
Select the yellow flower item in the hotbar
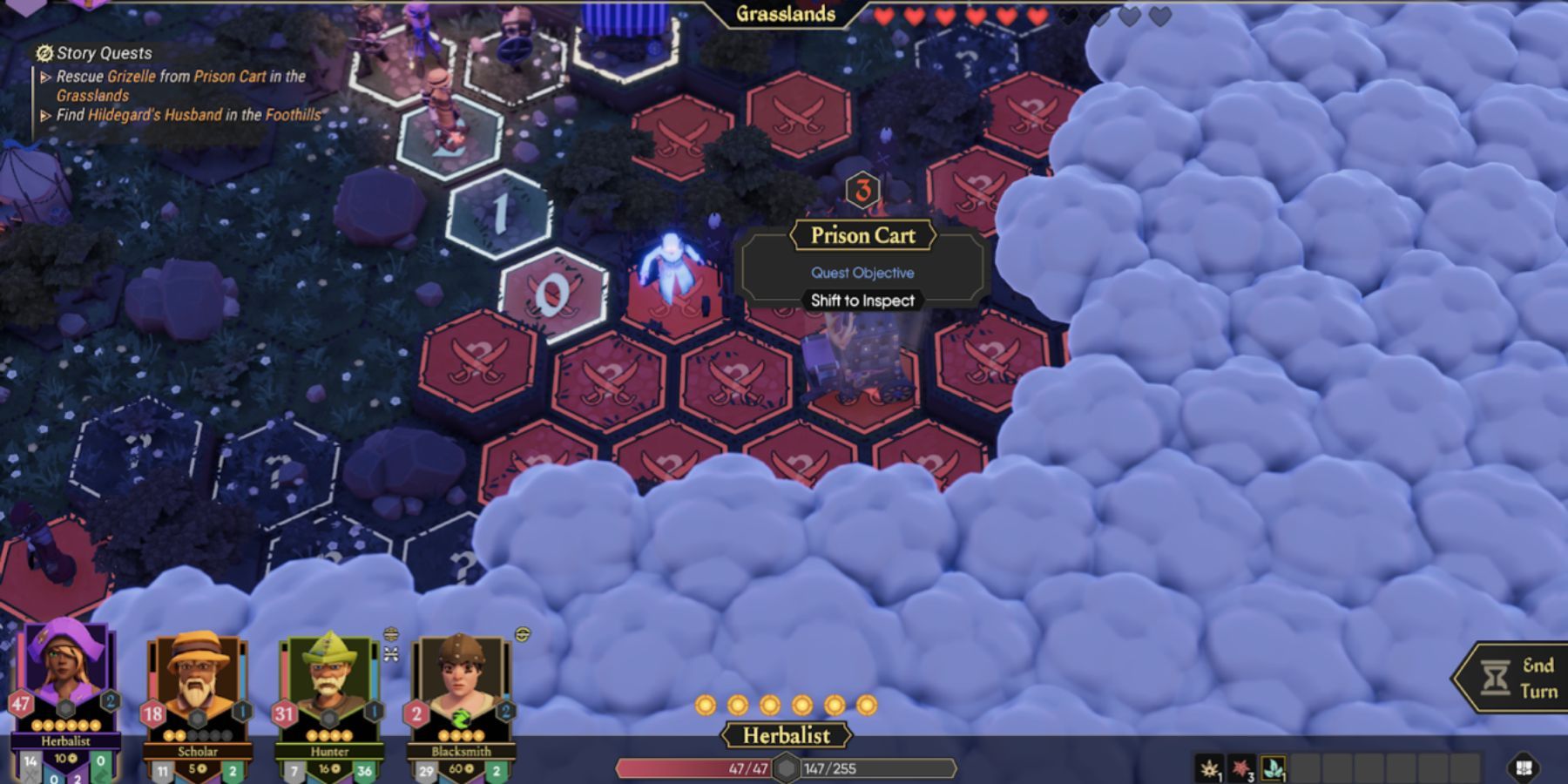[1209, 767]
